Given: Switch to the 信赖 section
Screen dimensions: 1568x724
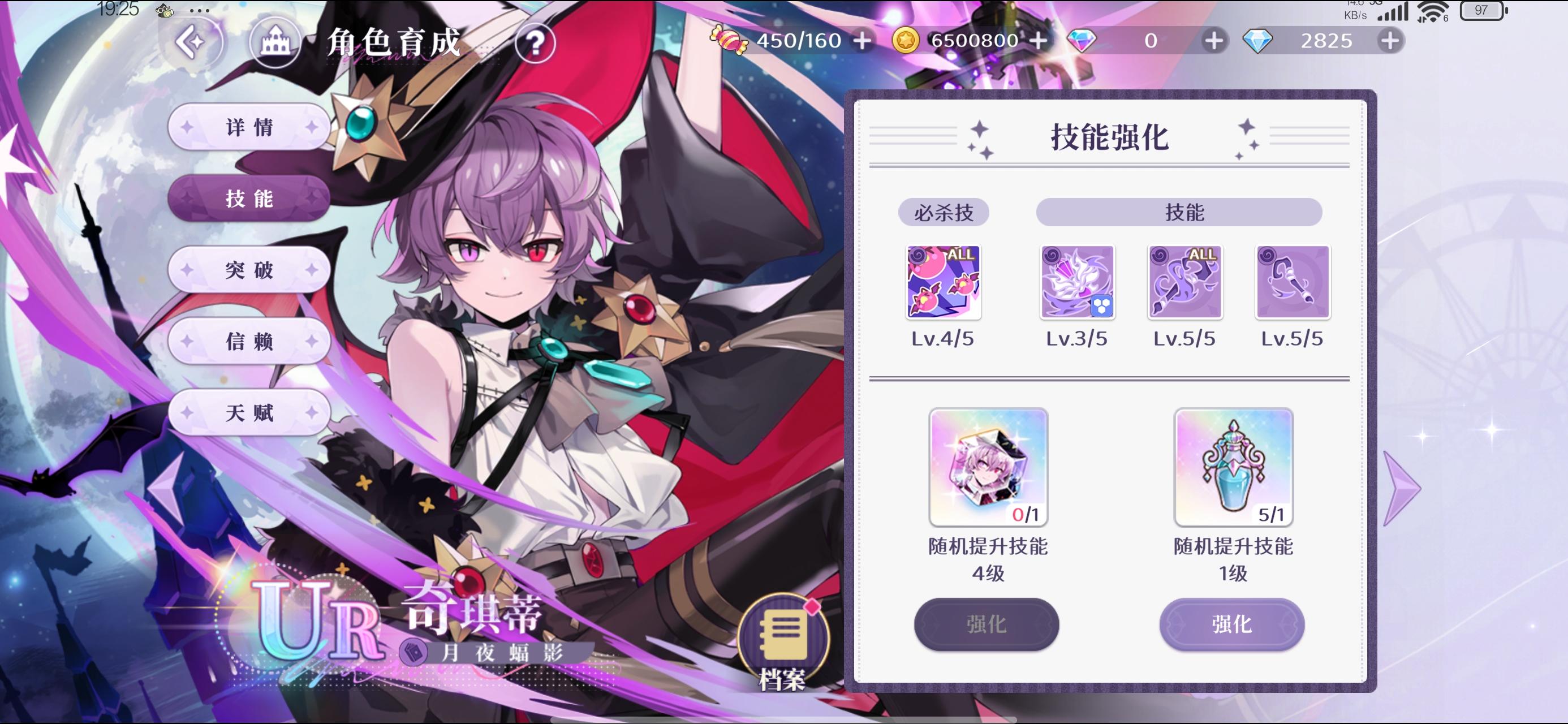Looking at the screenshot, I should click(249, 342).
